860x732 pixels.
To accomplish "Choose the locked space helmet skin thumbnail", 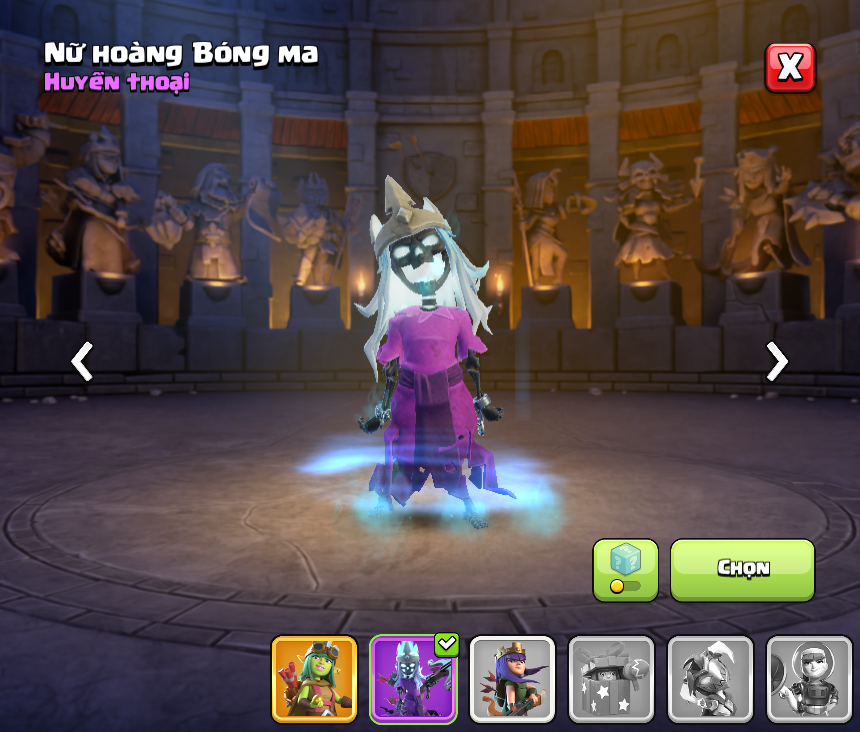I will click(808, 679).
